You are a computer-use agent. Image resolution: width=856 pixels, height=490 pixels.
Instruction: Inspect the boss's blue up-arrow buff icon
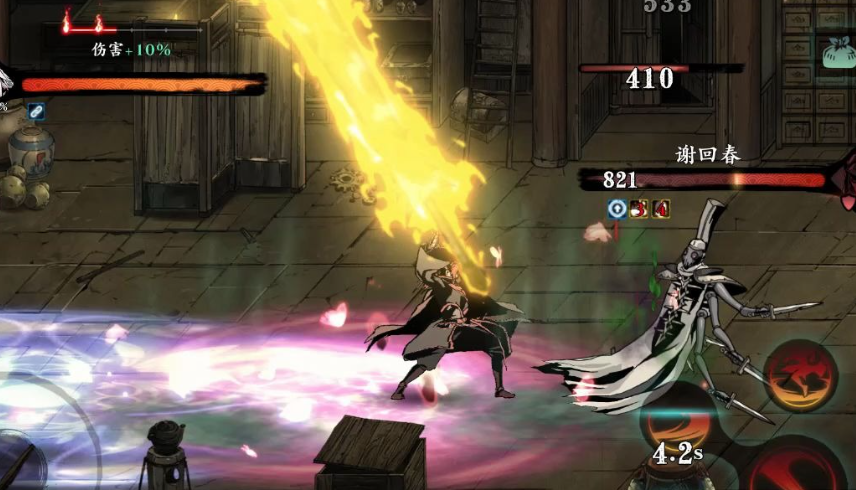click(617, 208)
